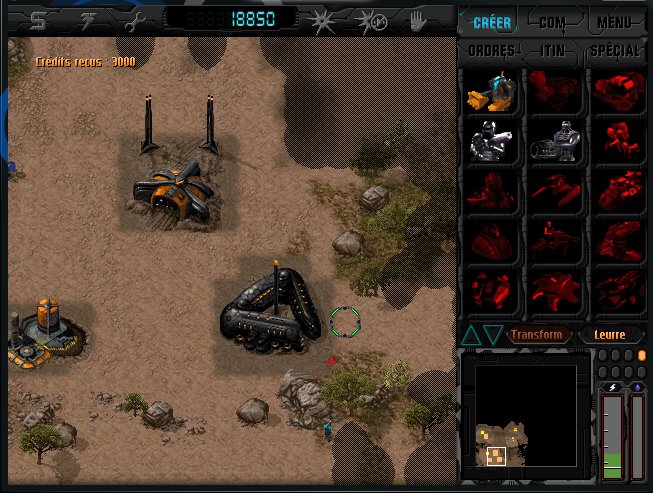Open the SPÉCIAL tab
This screenshot has height=493, width=653.
coord(614,50)
